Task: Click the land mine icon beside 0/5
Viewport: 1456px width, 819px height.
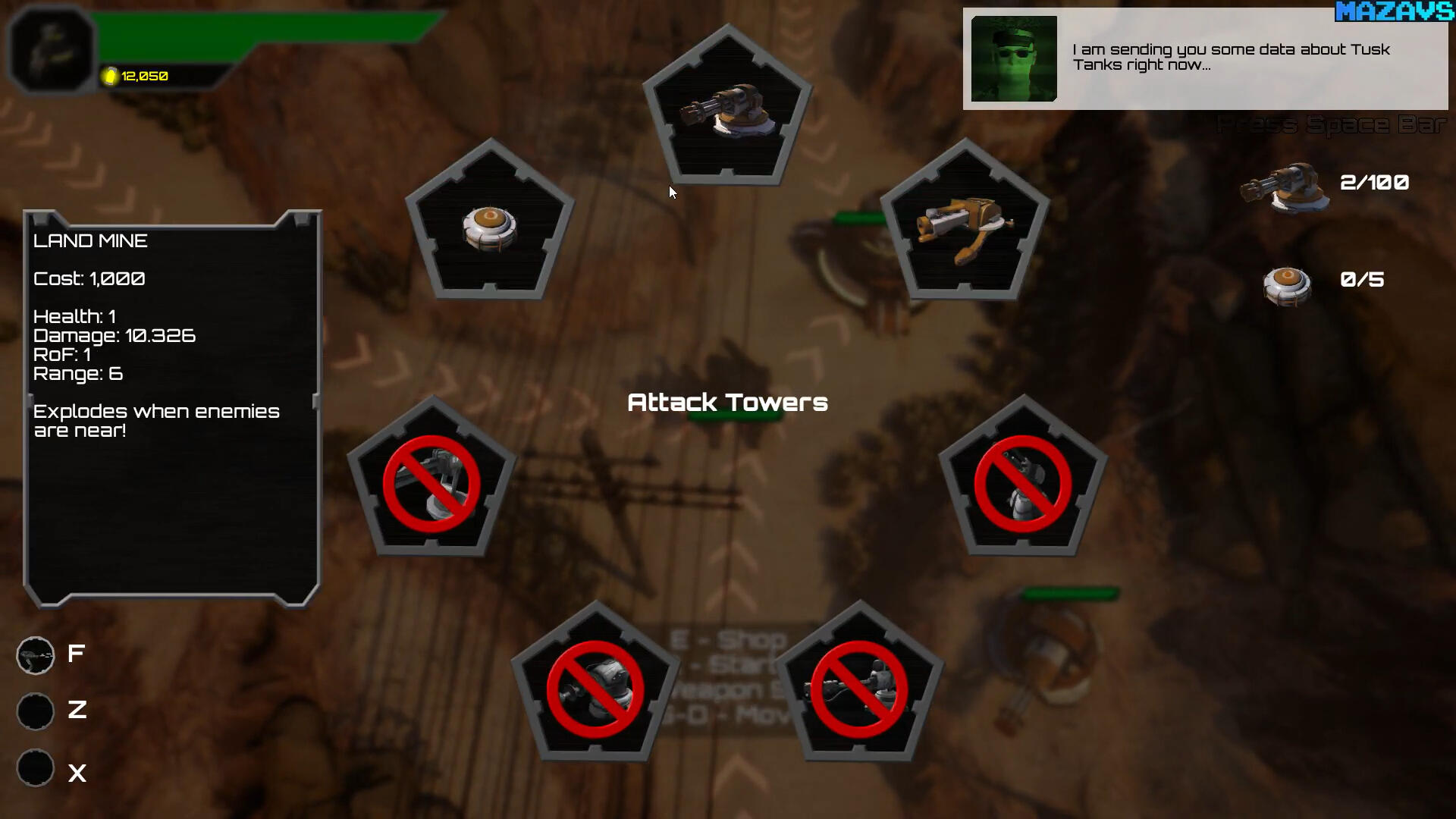Action: (1287, 285)
